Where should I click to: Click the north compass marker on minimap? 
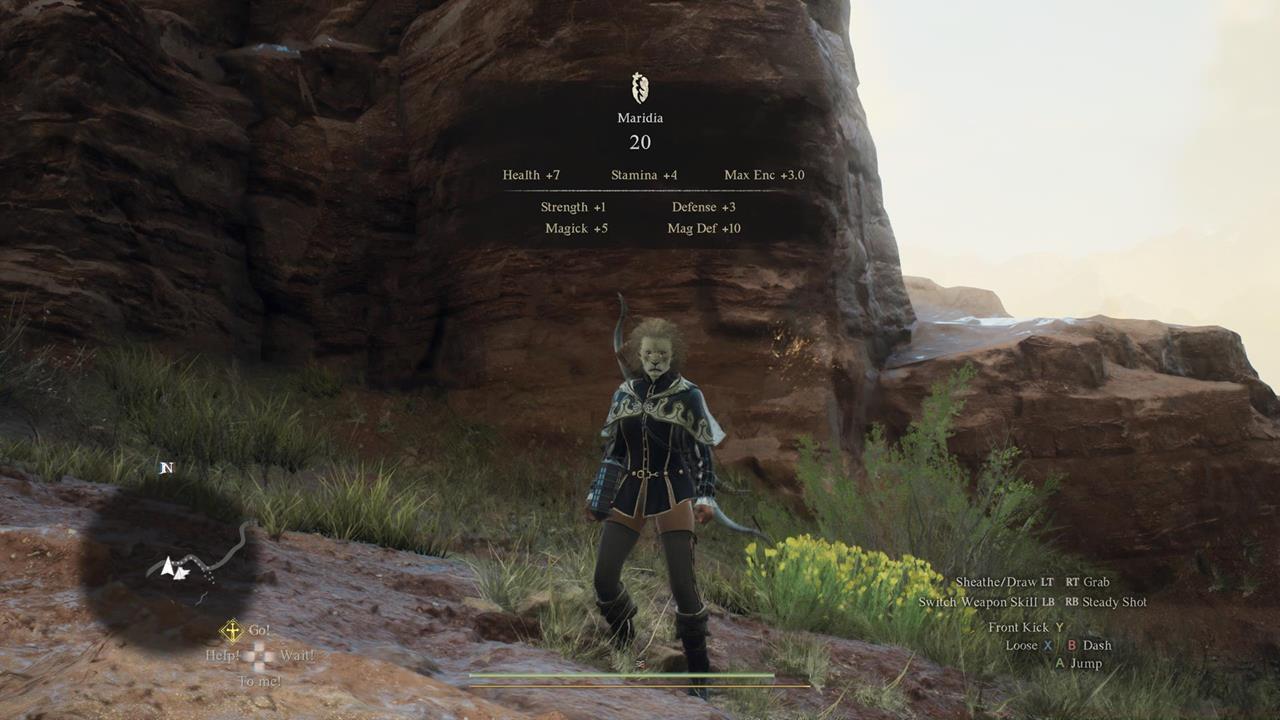167,467
